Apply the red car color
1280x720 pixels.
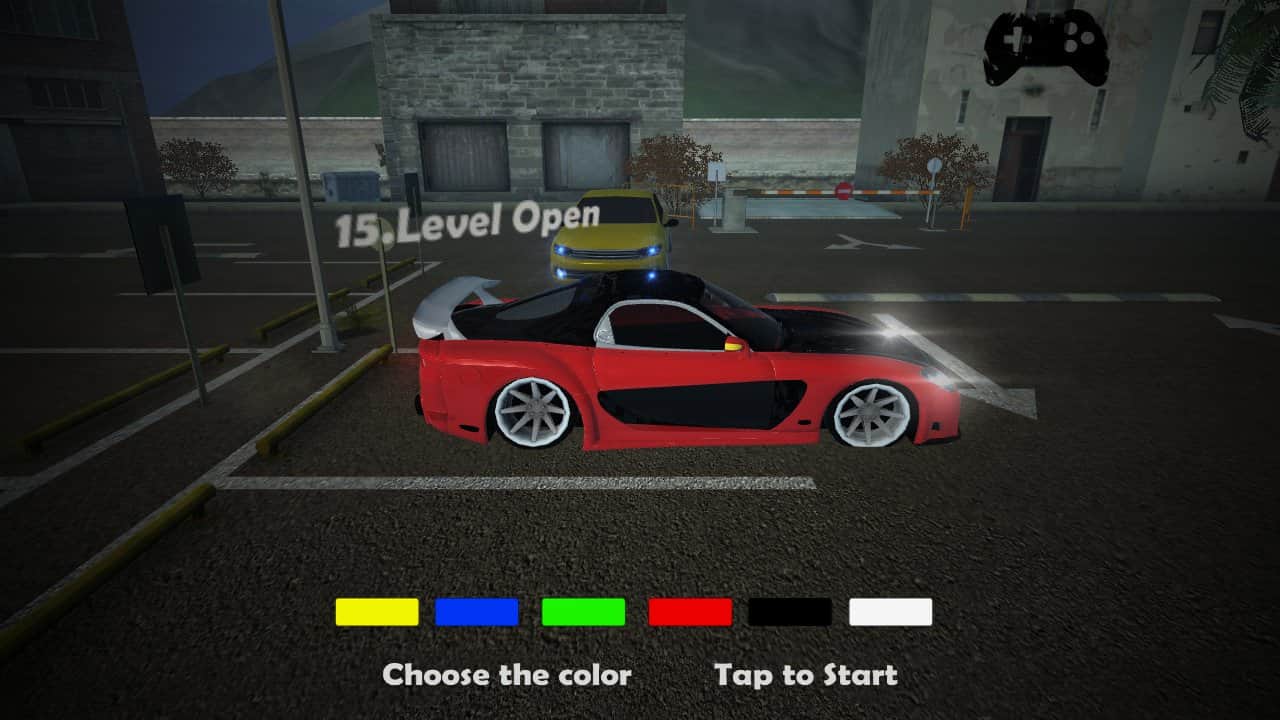coord(690,612)
